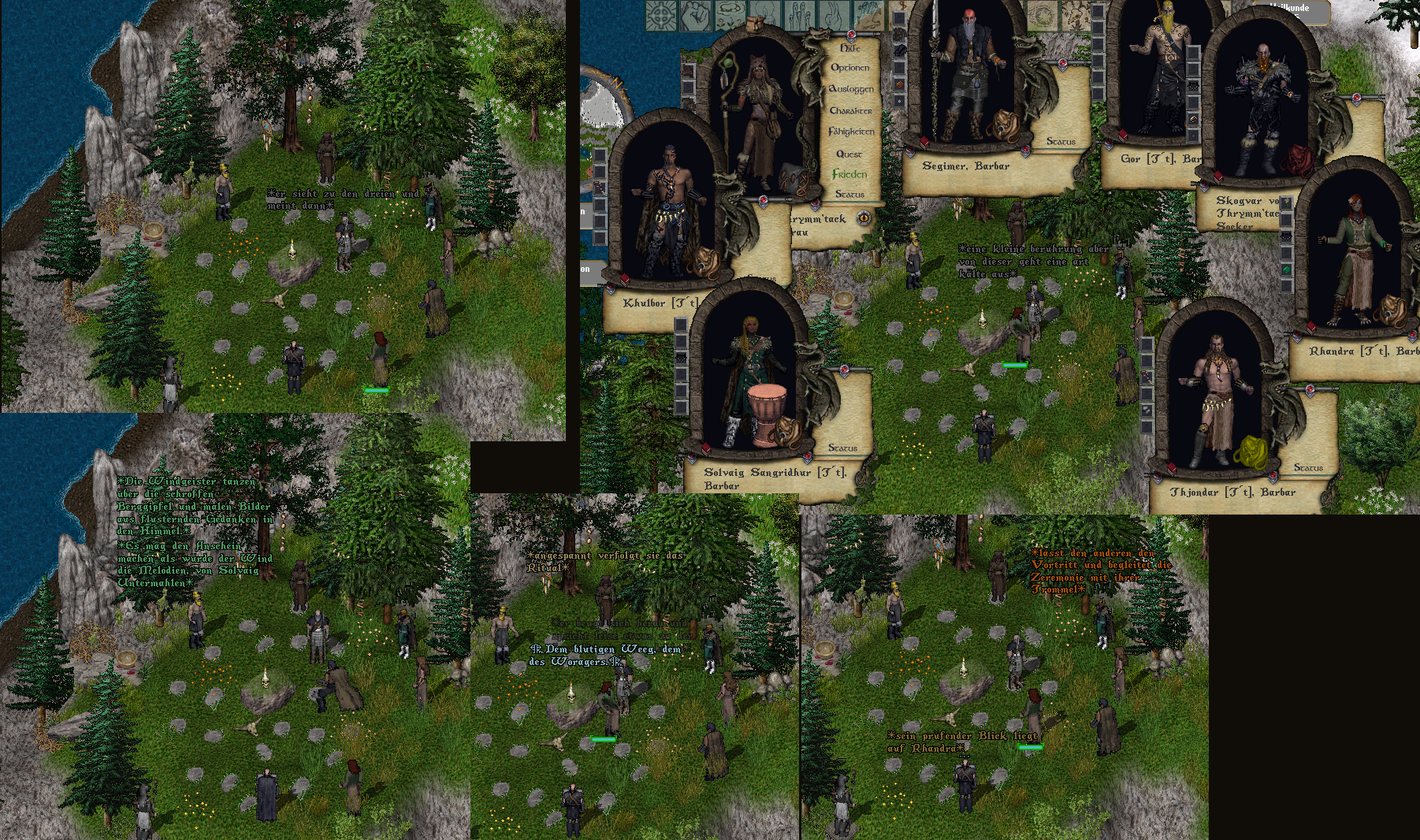The image size is (1420, 840).
Task: Open Status on Solvaig Sangridhur's paperdoll
Action: coord(842,448)
